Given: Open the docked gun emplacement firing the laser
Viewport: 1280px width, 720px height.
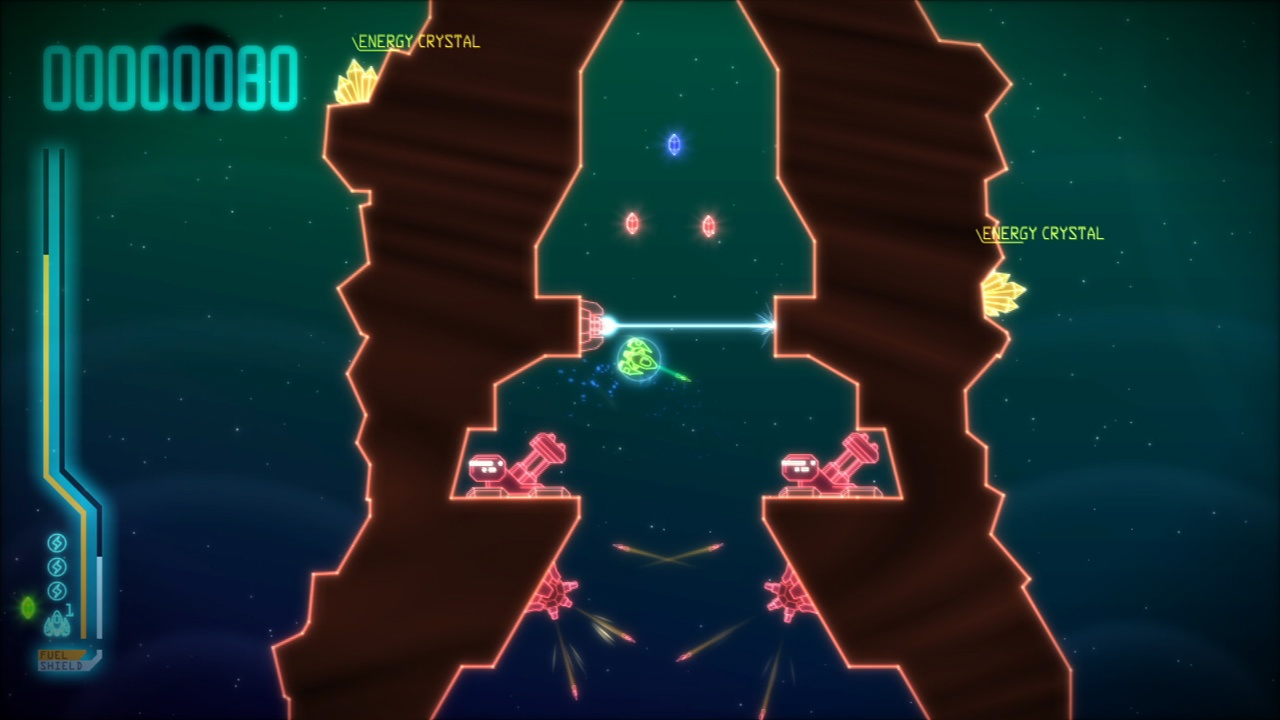Looking at the screenshot, I should pos(592,323).
